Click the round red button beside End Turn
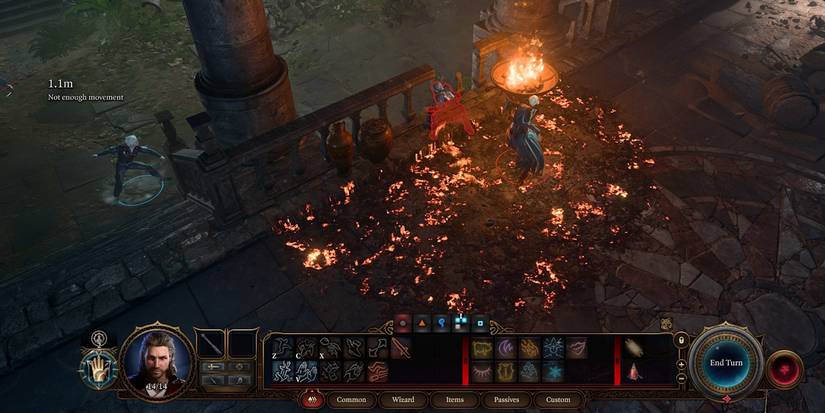The width and height of the screenshot is (825, 413). coord(784,369)
